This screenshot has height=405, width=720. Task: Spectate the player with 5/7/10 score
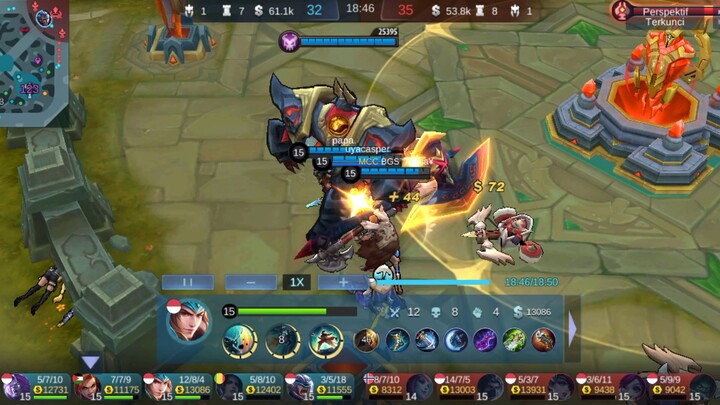38,386
